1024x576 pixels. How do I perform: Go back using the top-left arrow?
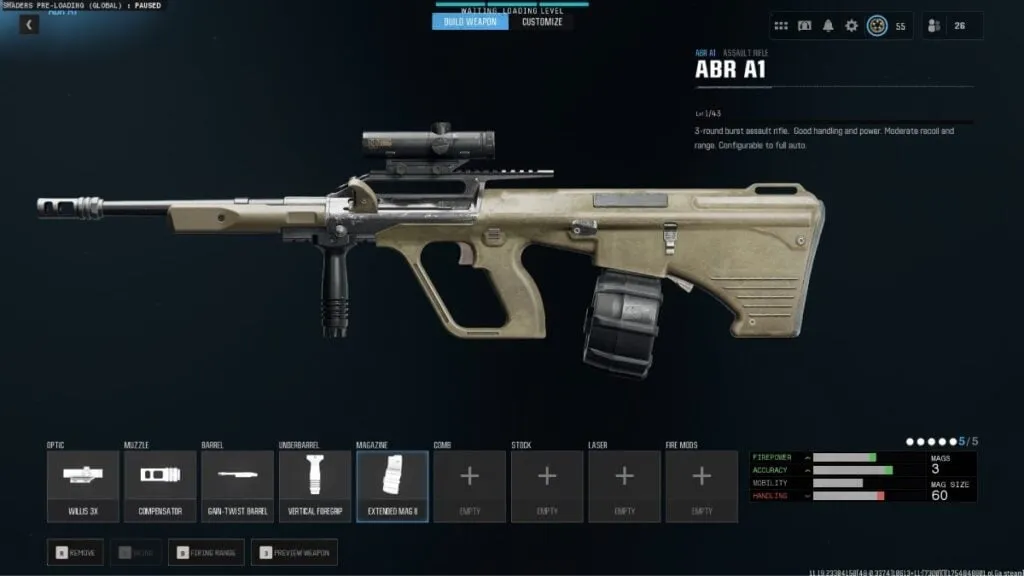[29, 25]
